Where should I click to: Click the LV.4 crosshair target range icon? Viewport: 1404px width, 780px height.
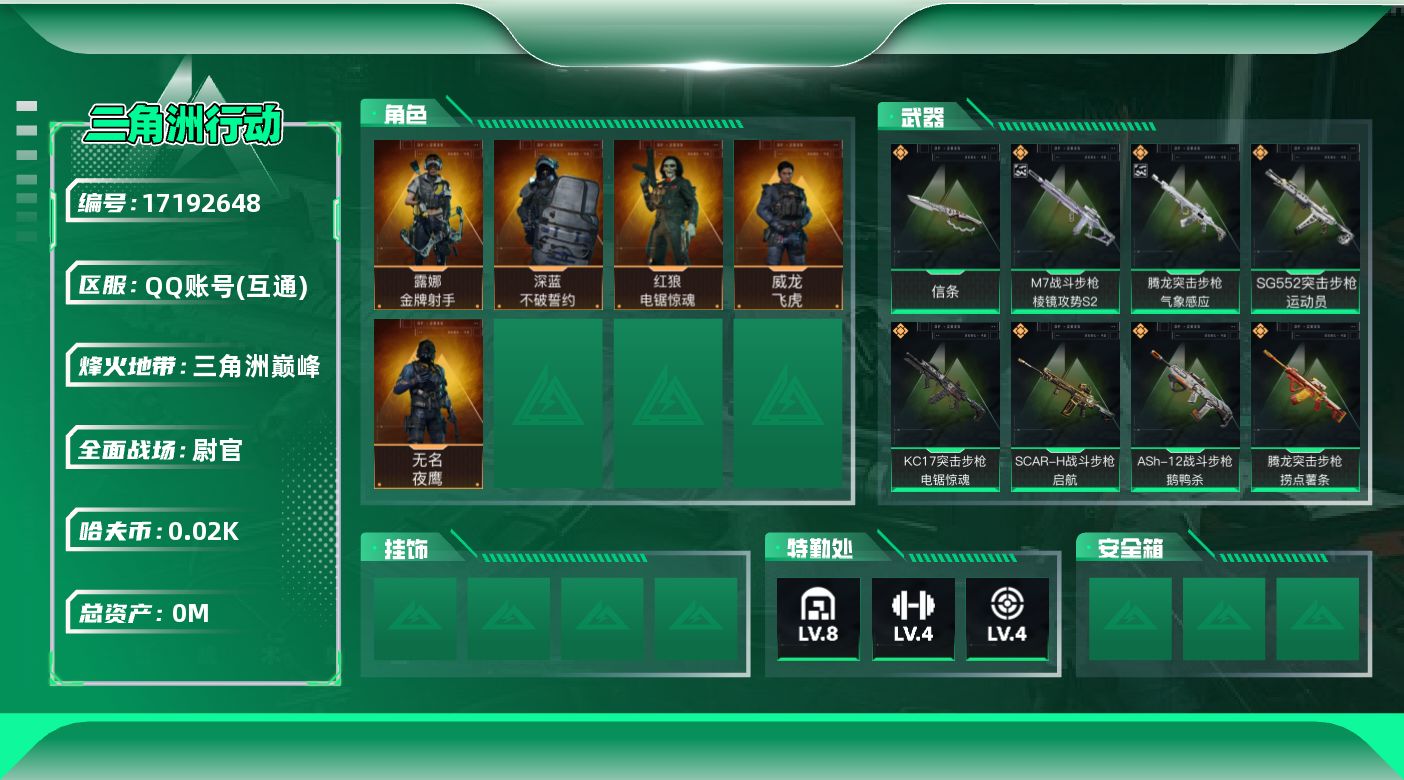click(1007, 618)
